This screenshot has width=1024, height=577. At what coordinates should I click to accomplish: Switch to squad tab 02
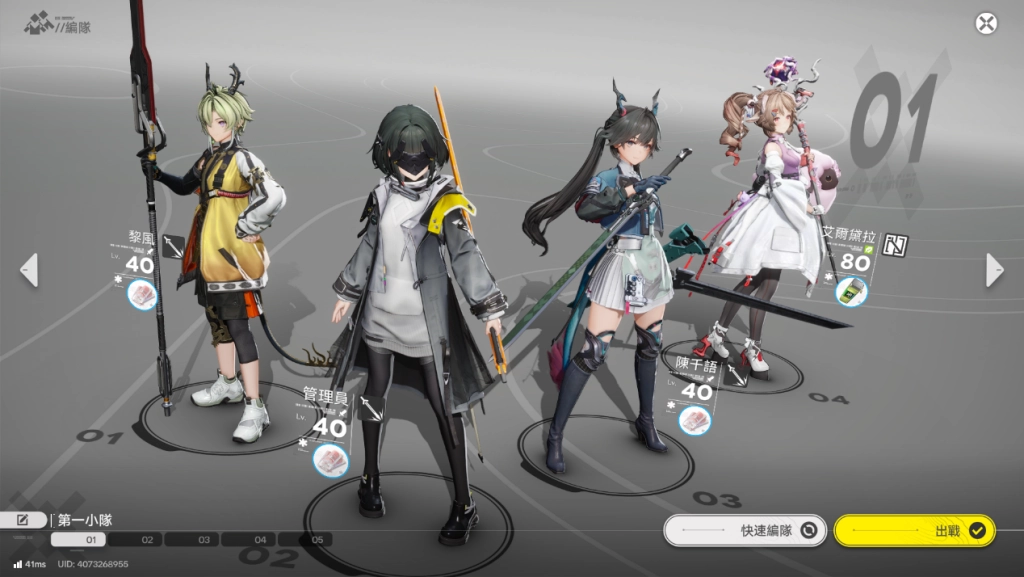pyautogui.click(x=147, y=540)
